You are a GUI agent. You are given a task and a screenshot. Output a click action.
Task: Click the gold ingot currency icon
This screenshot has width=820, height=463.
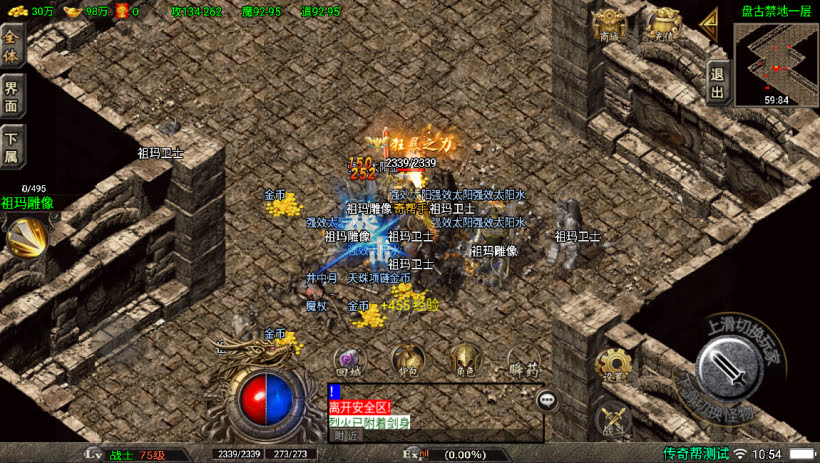pyautogui.click(x=73, y=11)
